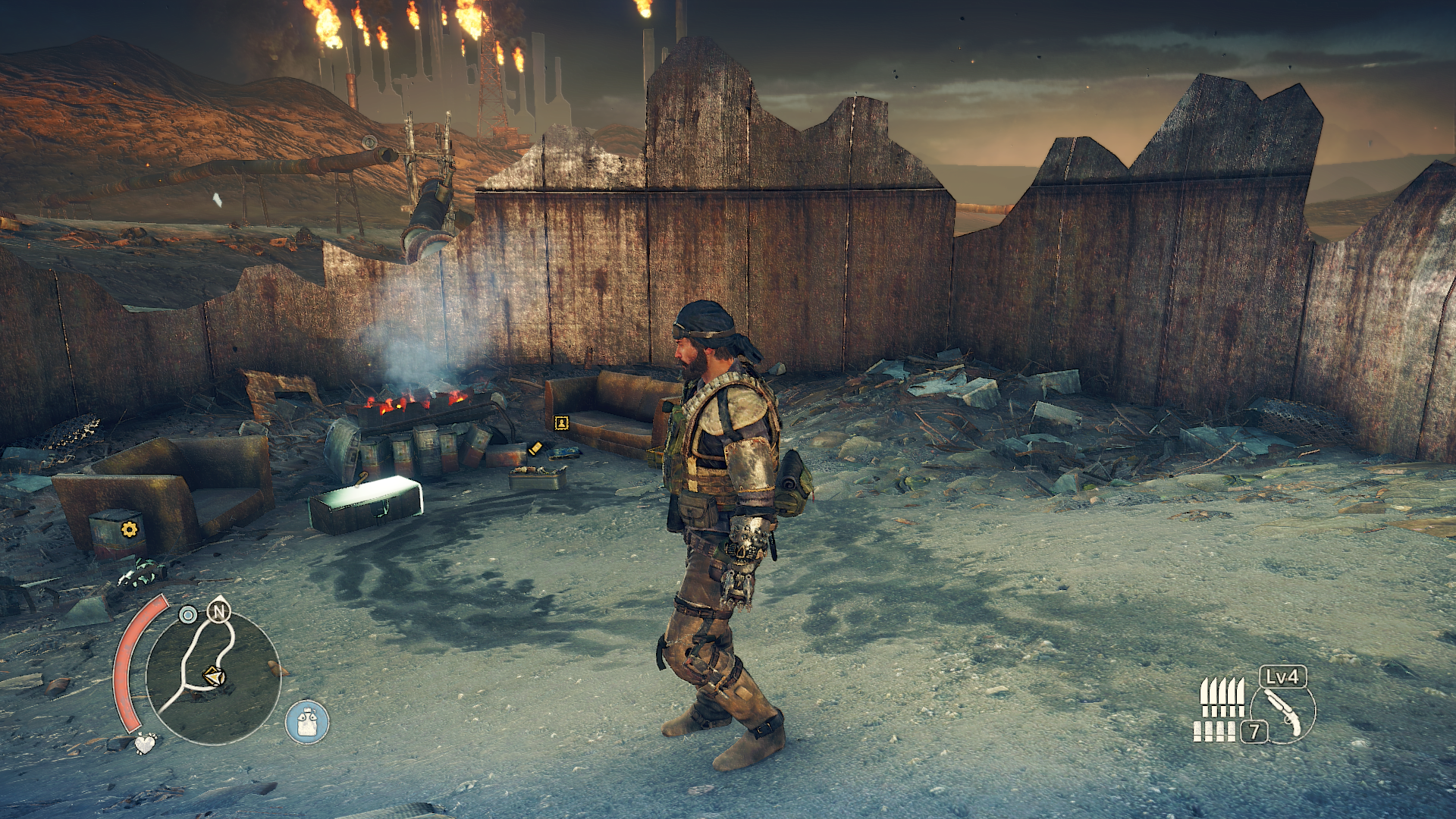Select the yellow portrait marker by the couch
1456x819 pixels.
pos(561,422)
